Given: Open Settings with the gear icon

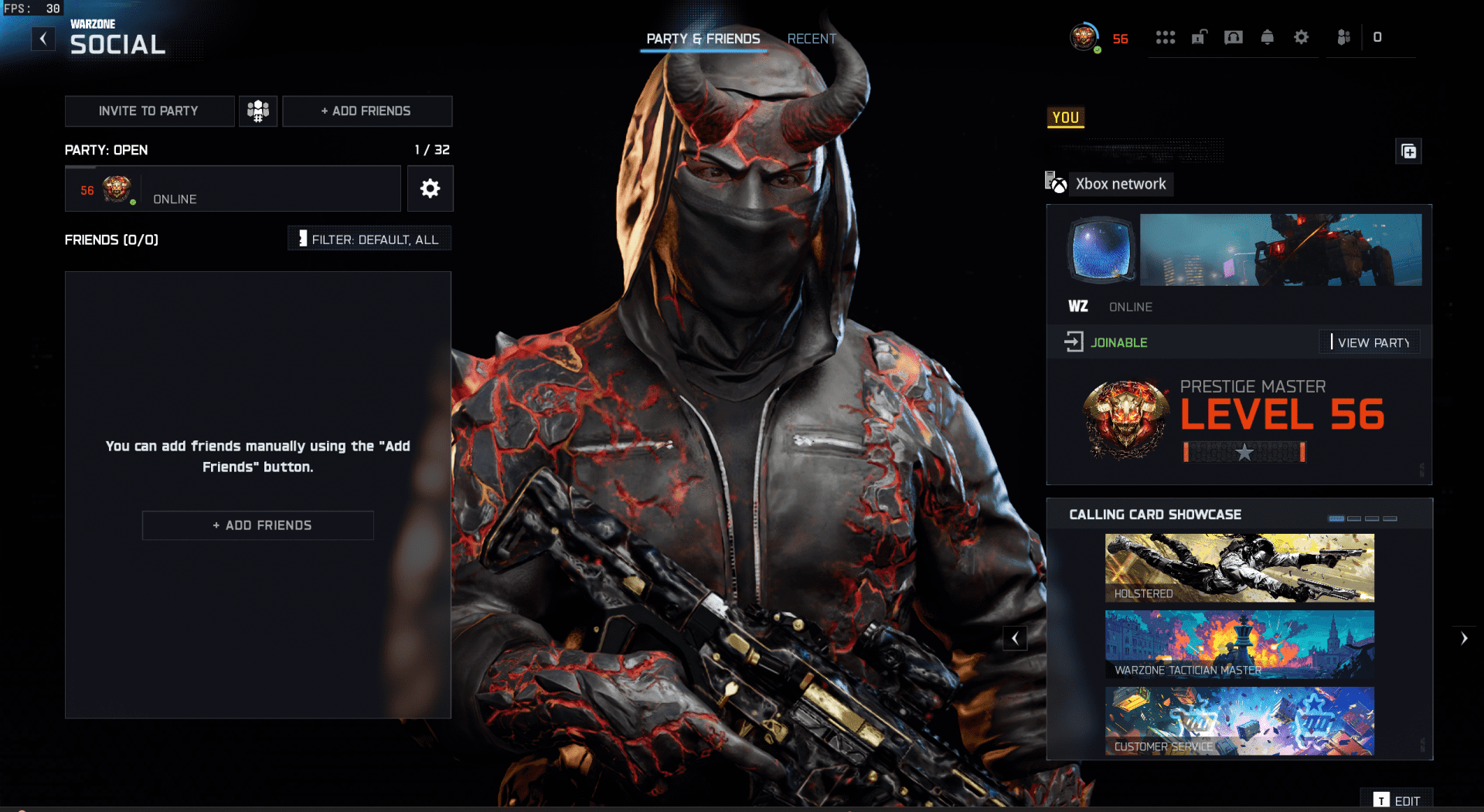Looking at the screenshot, I should point(1302,37).
